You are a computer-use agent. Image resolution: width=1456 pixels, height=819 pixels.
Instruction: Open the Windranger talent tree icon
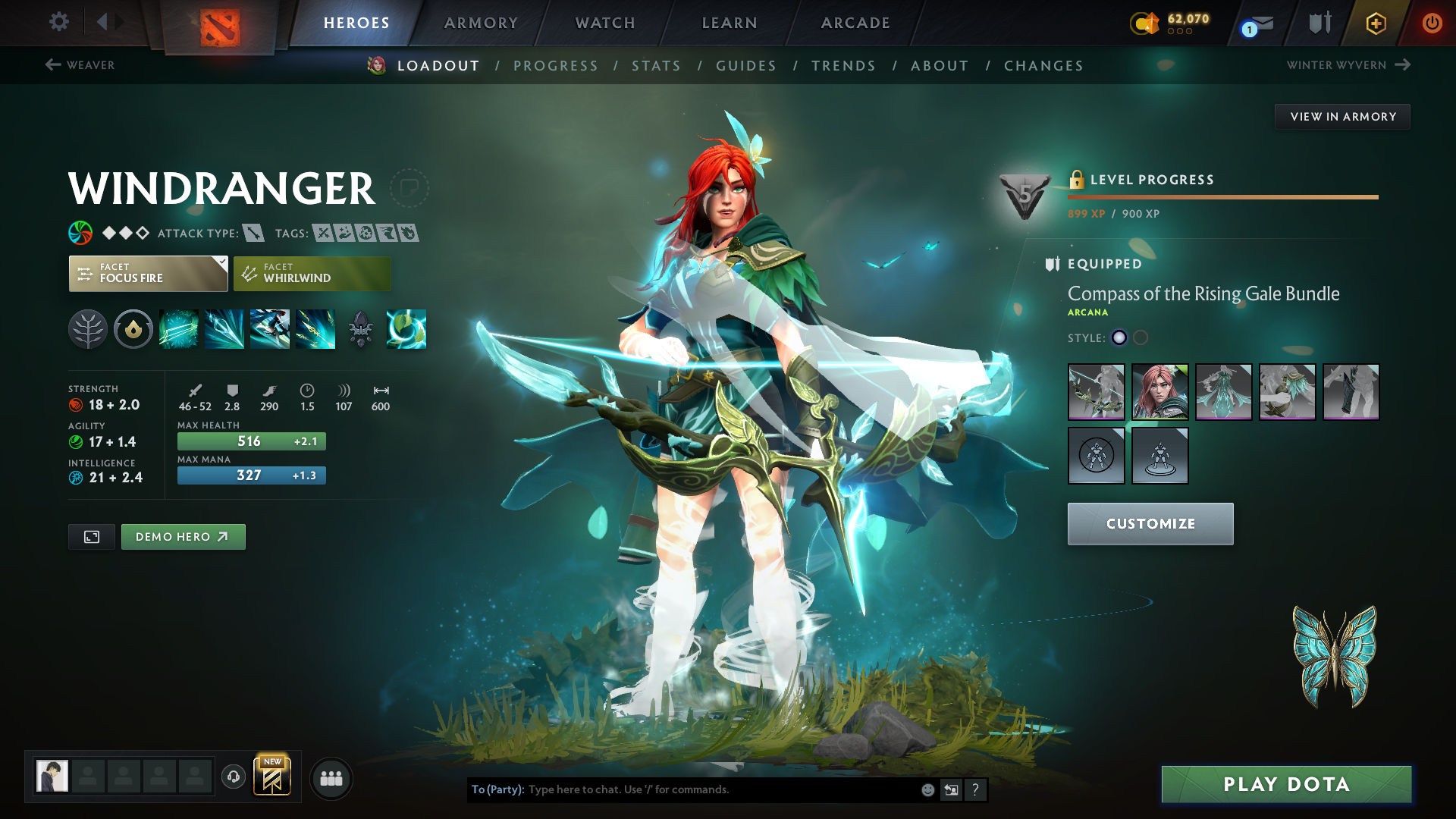(88, 329)
